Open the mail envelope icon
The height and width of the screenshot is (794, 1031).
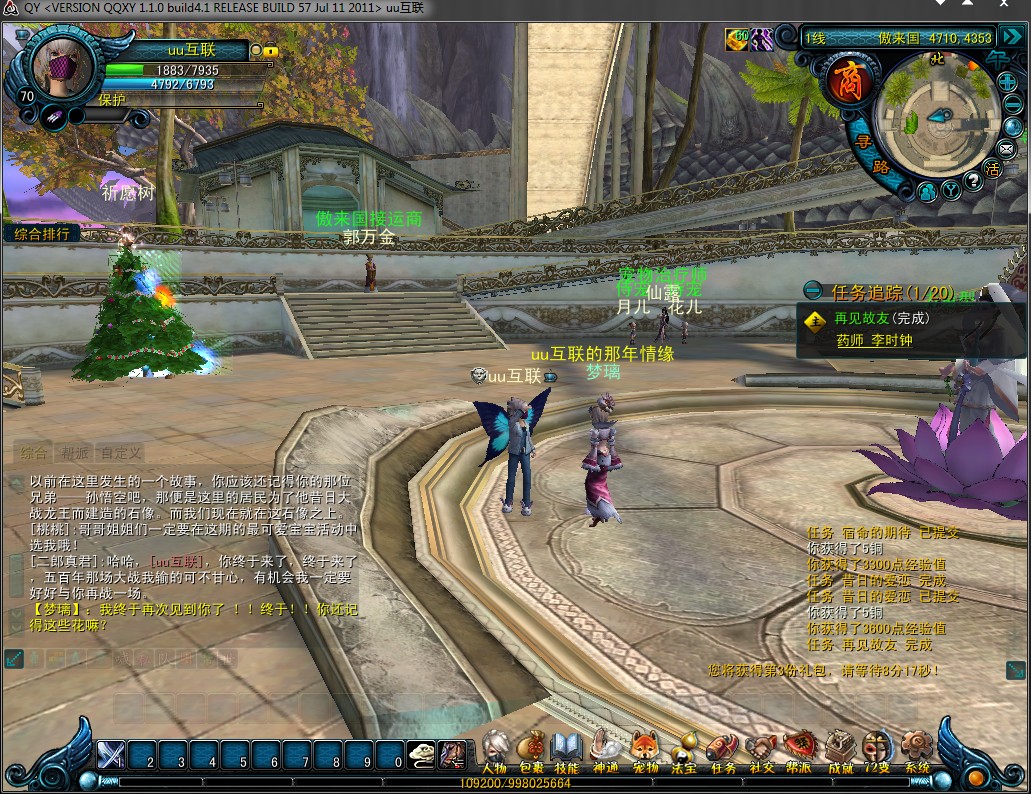point(1006,150)
